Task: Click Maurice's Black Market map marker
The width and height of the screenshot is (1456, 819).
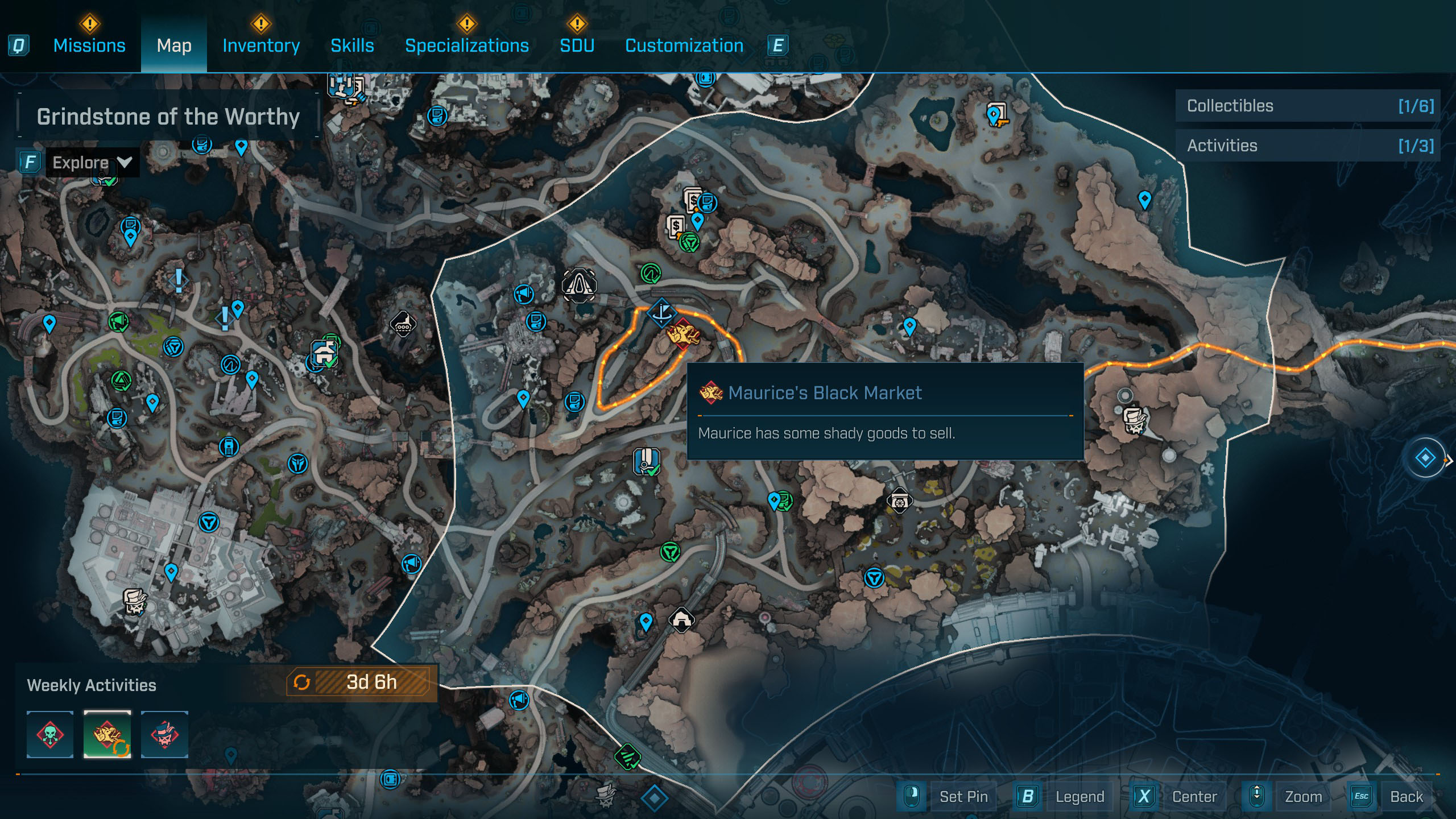Action: point(683,334)
